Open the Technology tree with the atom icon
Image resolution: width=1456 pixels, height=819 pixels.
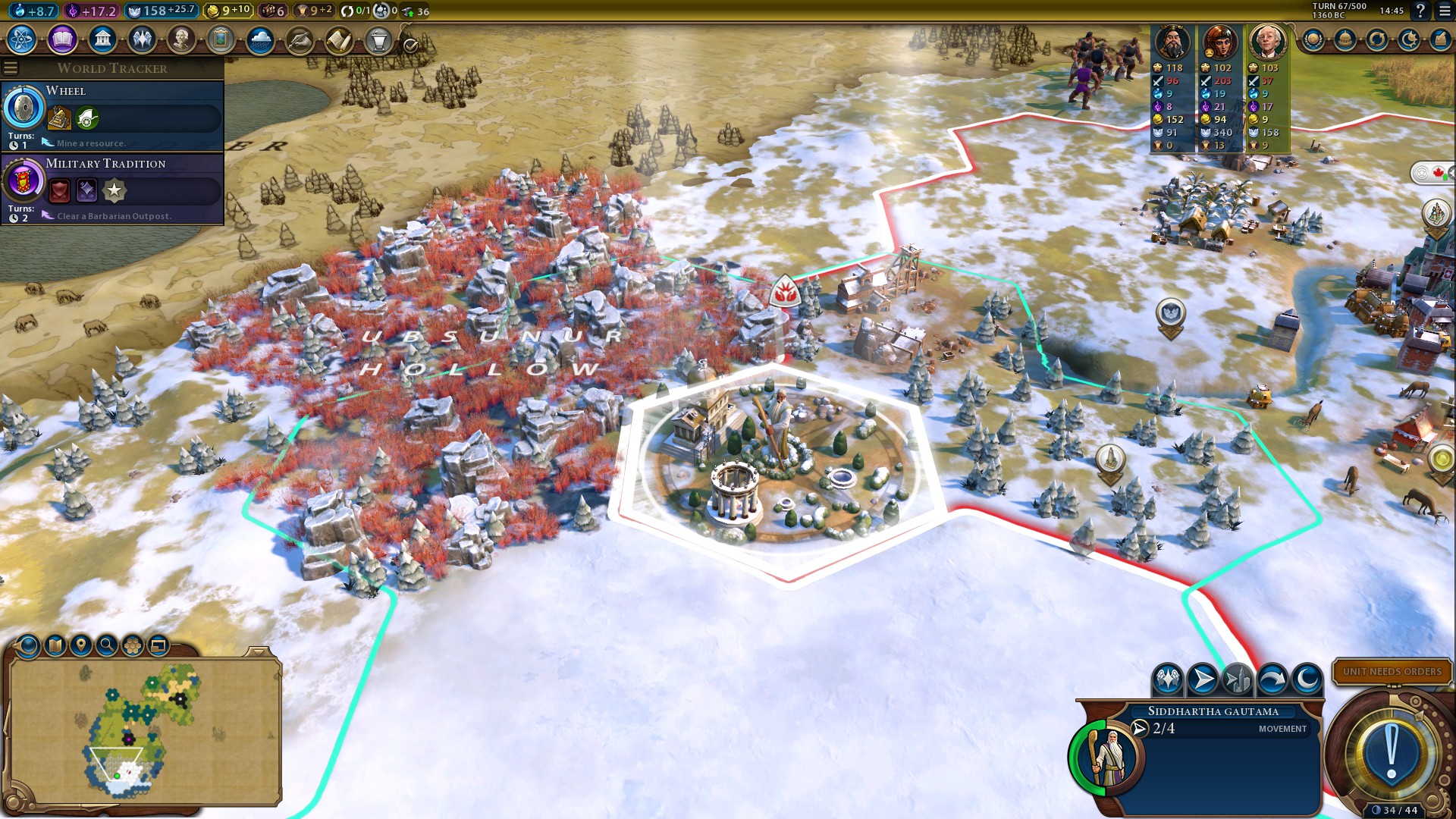click(x=22, y=39)
